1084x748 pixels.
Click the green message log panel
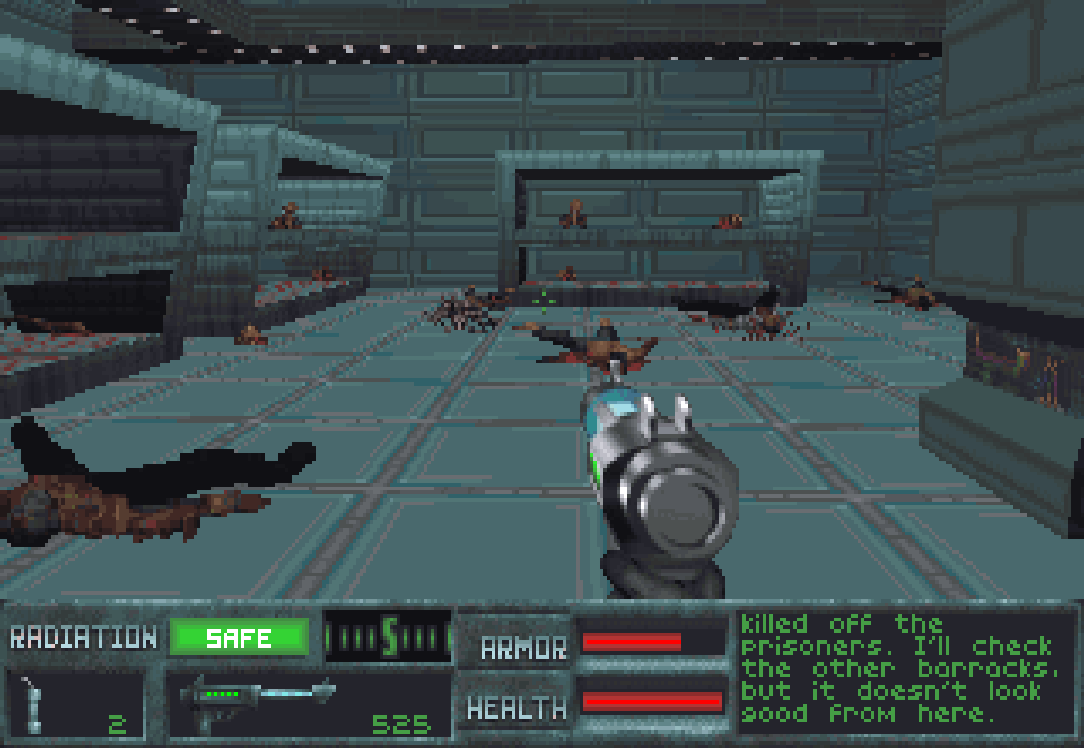(x=906, y=669)
